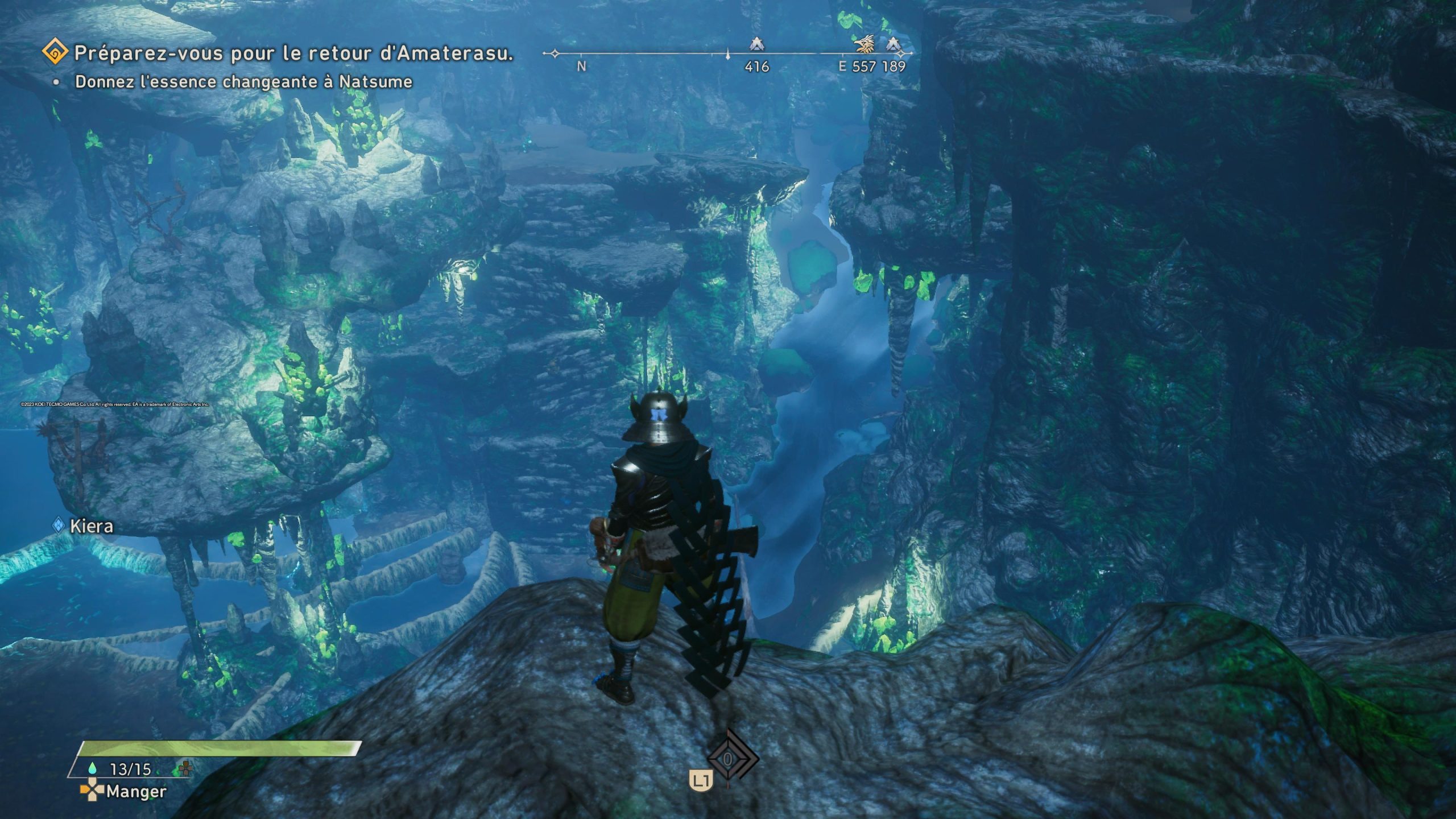
Task: Select the Kiera companion marker
Action: 59,526
